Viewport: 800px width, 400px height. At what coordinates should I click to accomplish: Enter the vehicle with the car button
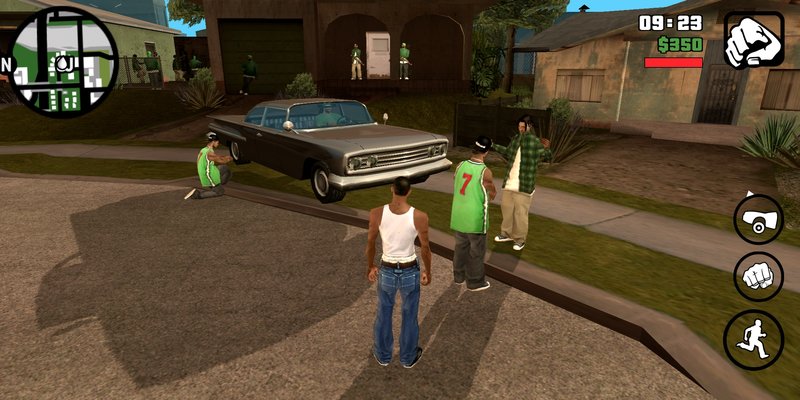pos(758,219)
